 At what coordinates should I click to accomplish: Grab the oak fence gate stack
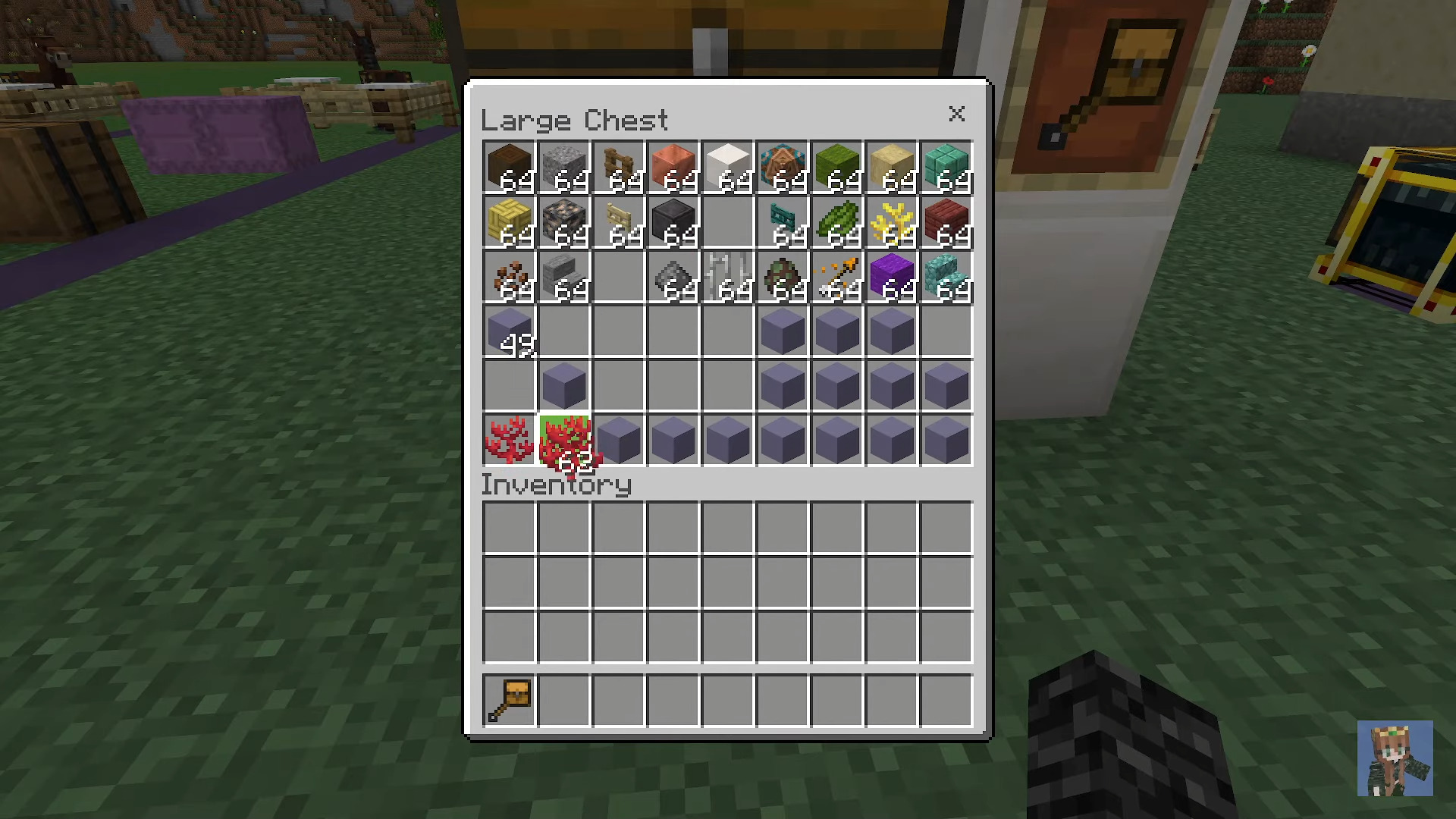click(x=619, y=168)
